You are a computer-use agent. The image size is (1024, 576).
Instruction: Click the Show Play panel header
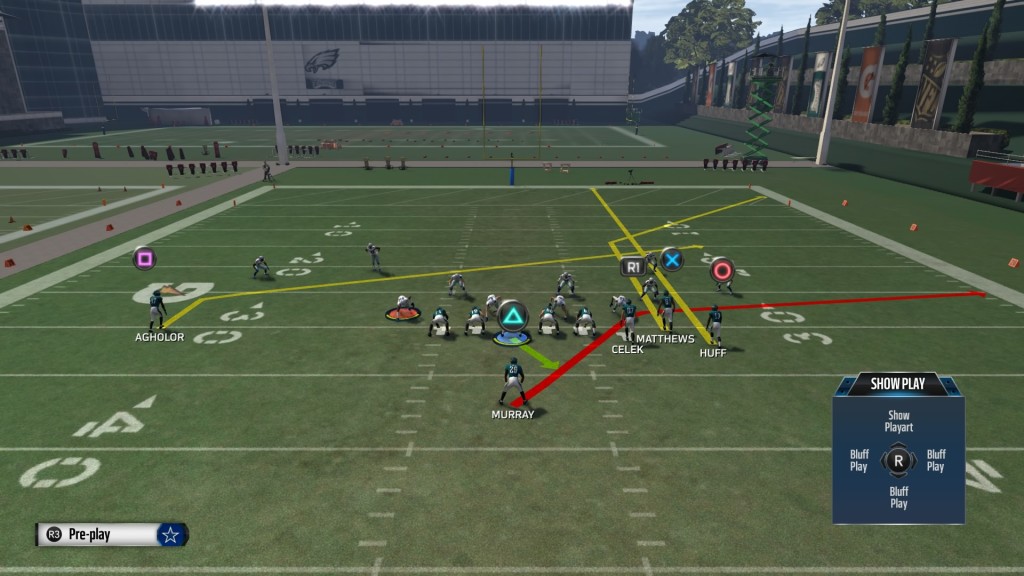tap(898, 384)
